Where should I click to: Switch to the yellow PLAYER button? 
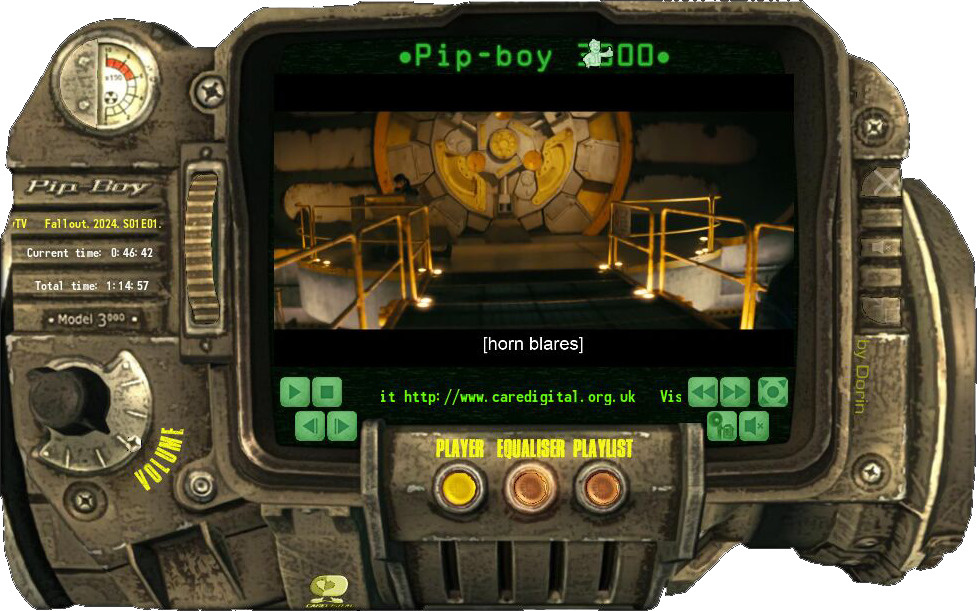pos(459,487)
